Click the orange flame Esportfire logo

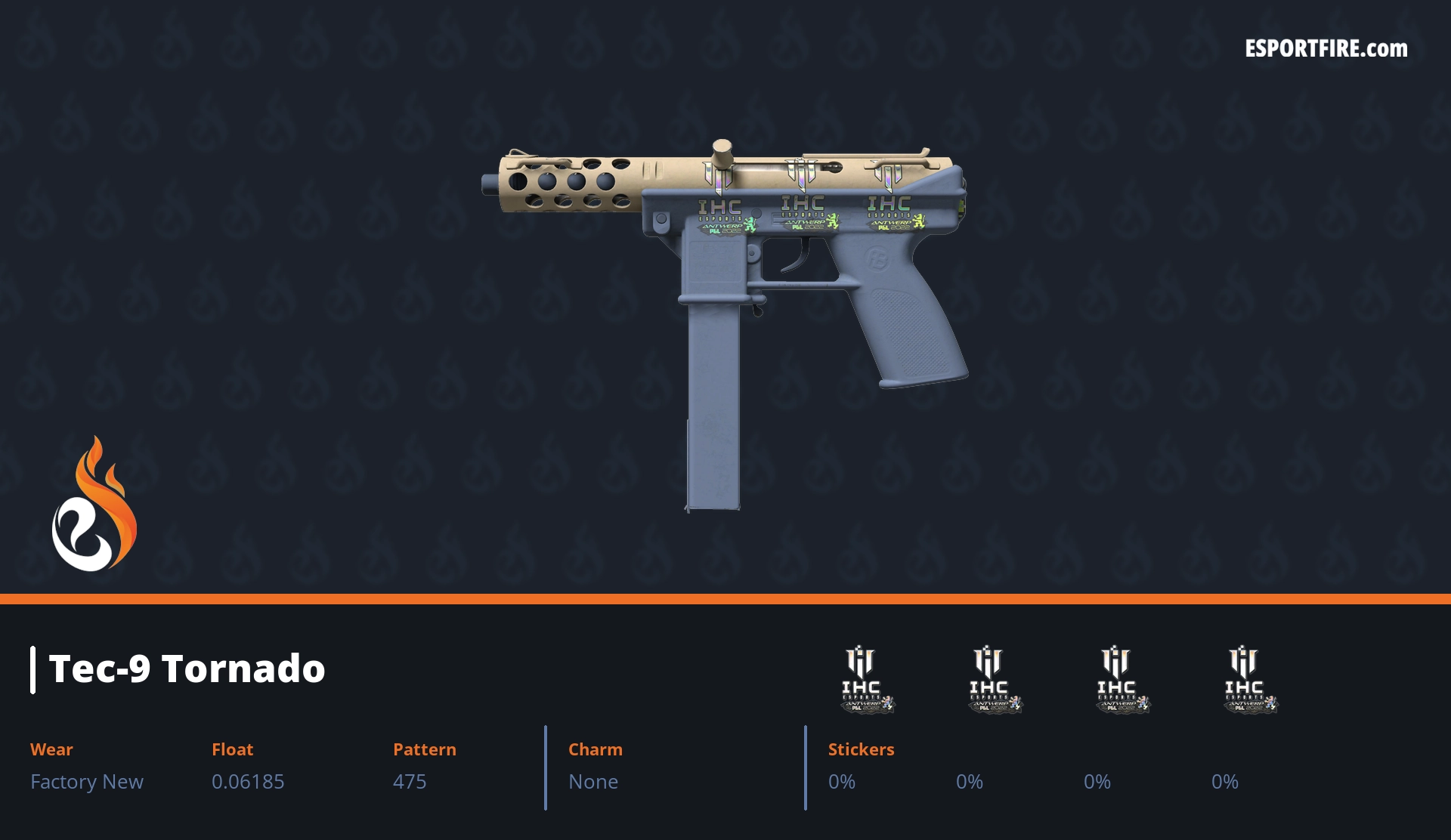click(94, 506)
